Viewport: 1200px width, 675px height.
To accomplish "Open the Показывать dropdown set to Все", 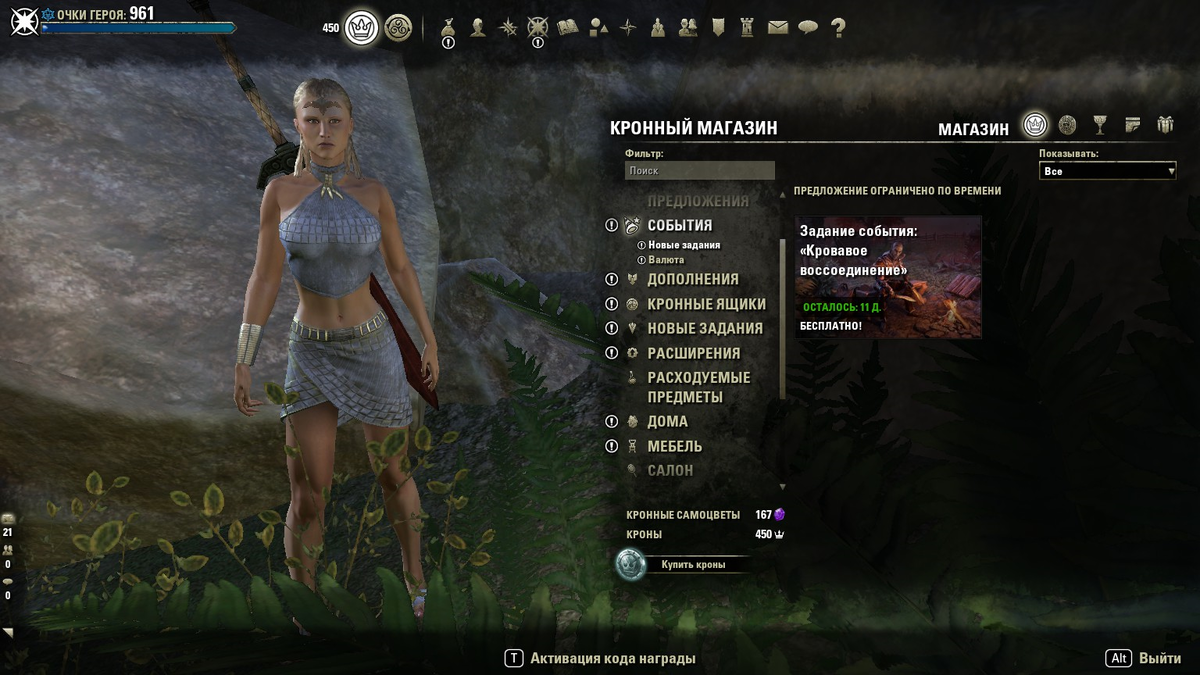I will pyautogui.click(x=1107, y=171).
